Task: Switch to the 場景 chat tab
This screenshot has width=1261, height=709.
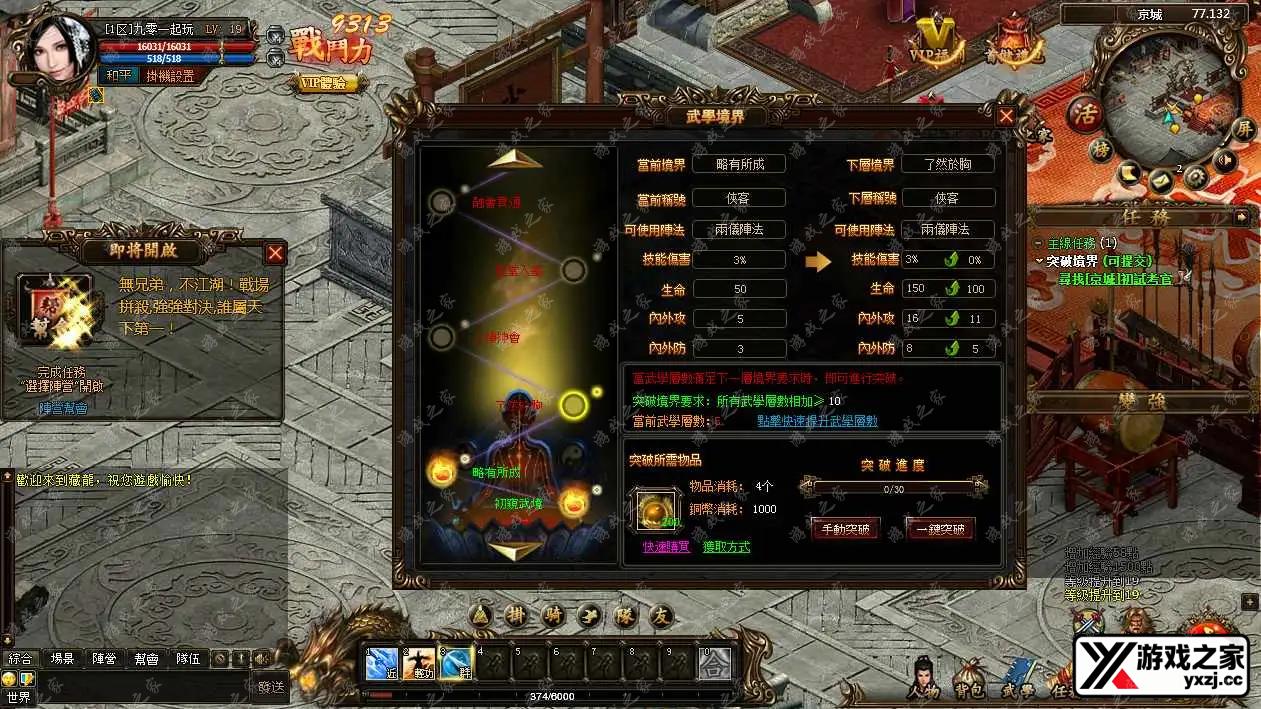Action: coord(62,659)
